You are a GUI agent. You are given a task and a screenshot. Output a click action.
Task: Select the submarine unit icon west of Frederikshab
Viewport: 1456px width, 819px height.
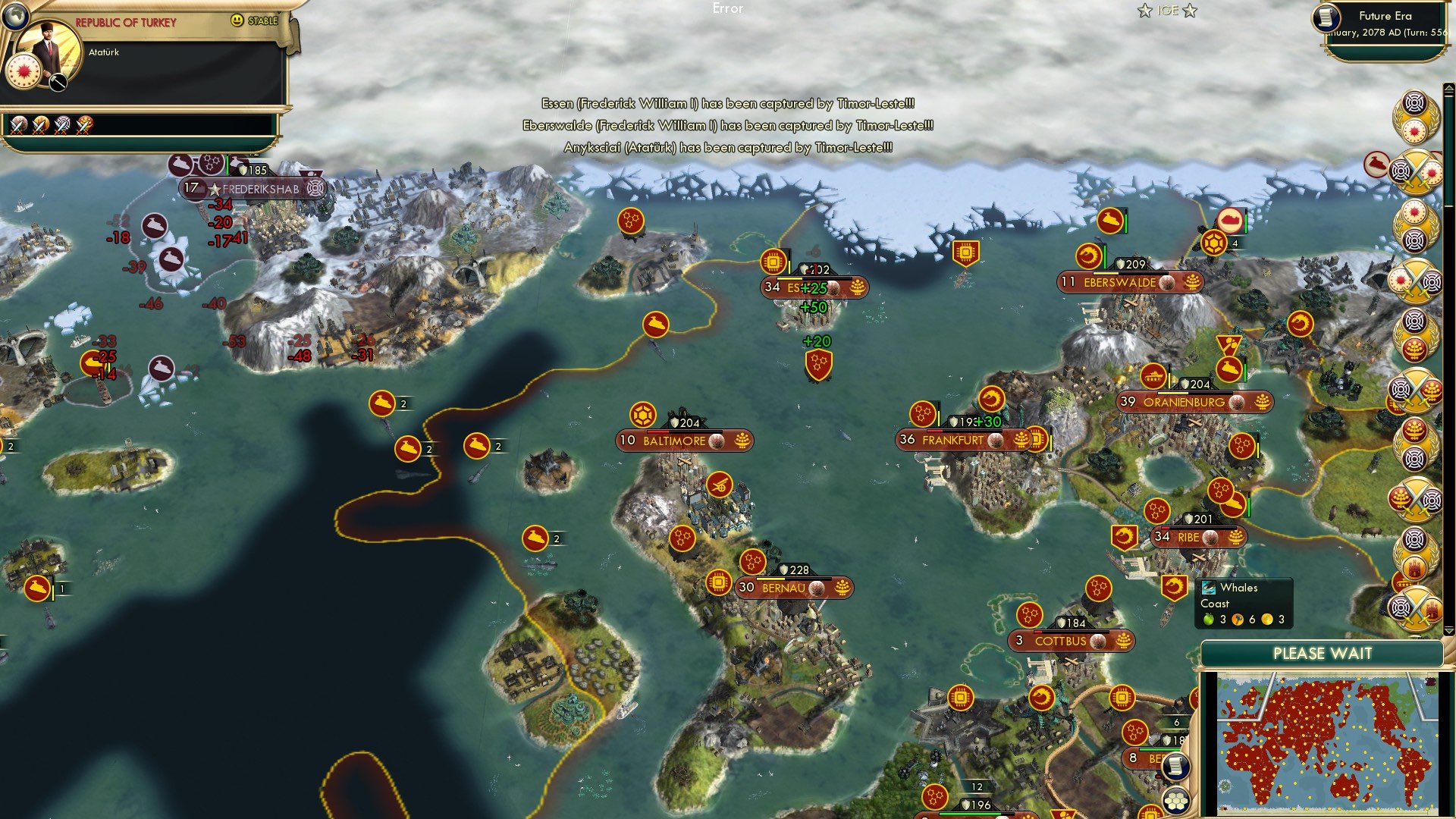pyautogui.click(x=153, y=227)
